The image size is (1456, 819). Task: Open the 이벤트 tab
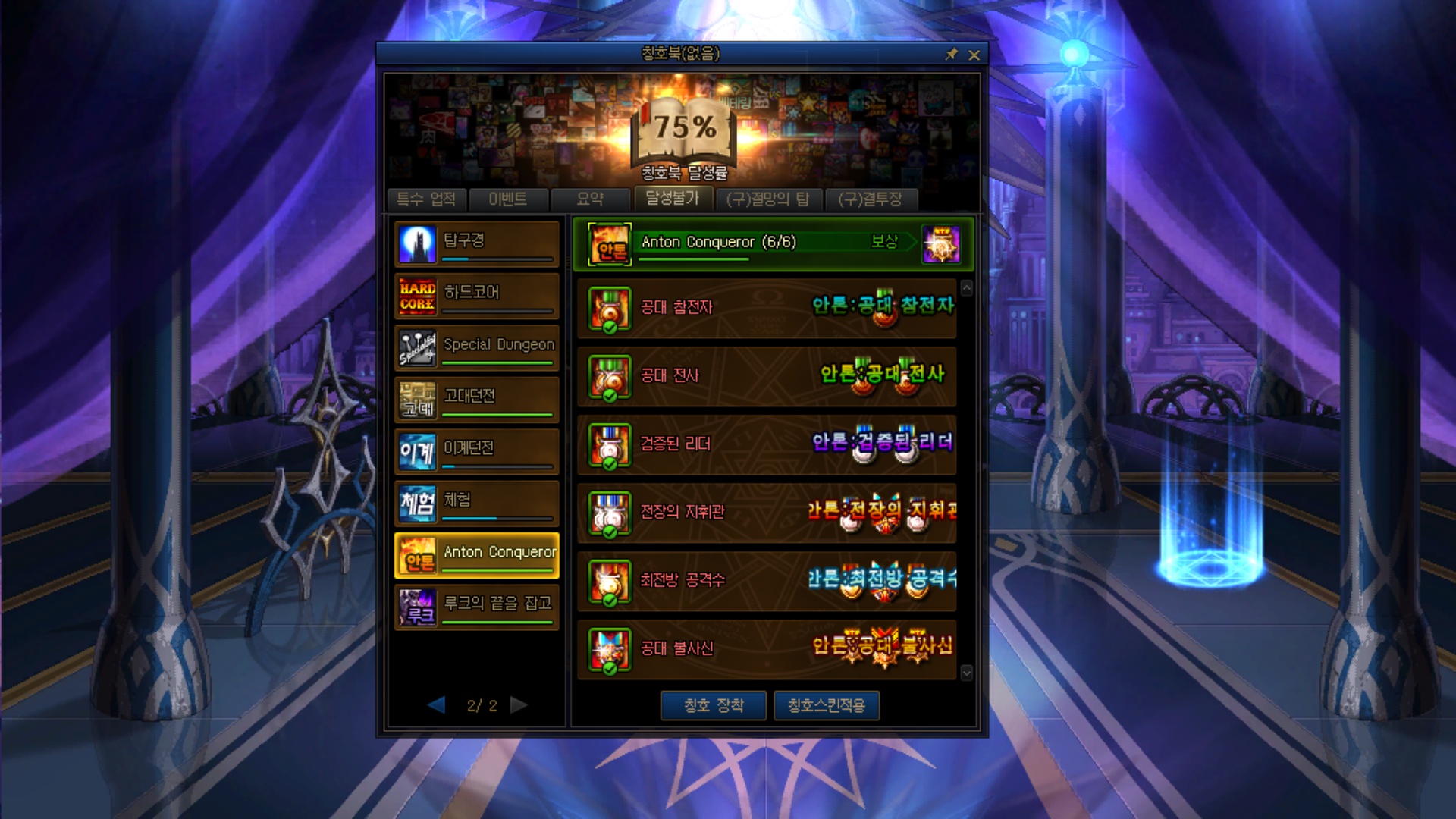508,199
